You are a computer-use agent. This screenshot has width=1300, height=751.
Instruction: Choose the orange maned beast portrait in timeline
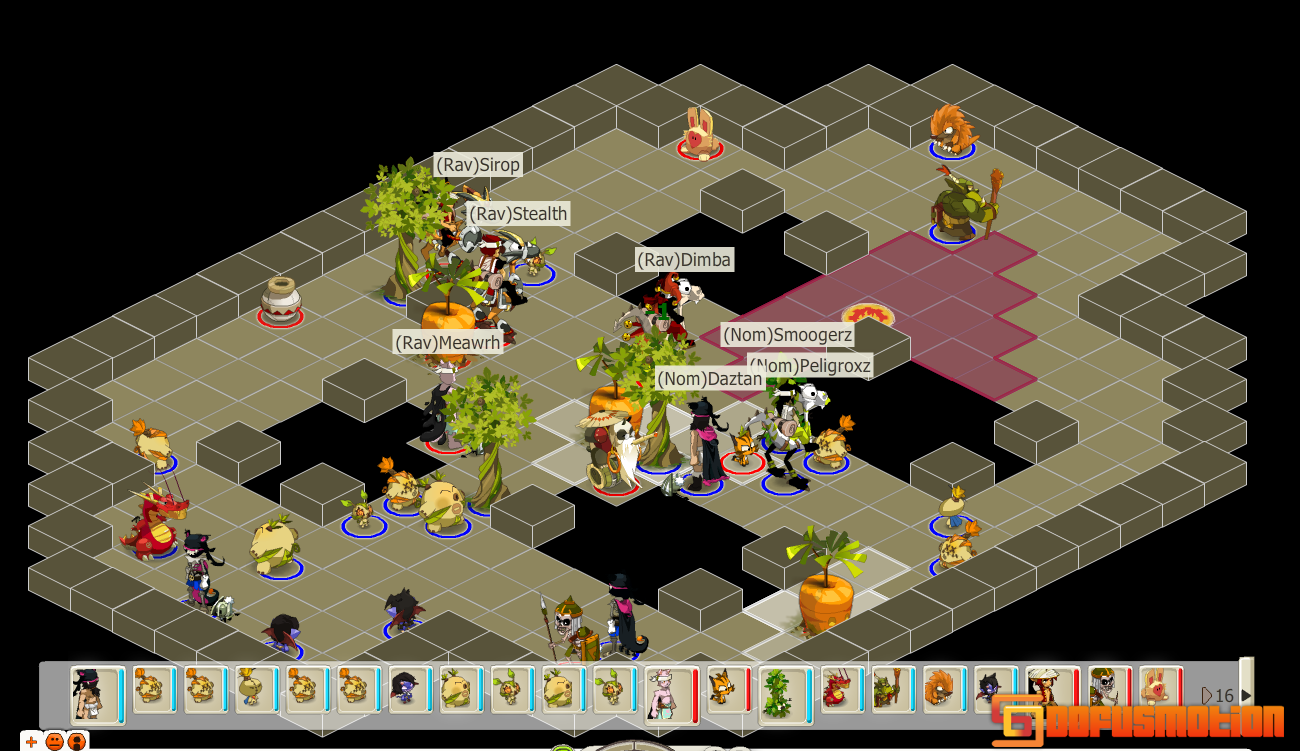coord(940,690)
